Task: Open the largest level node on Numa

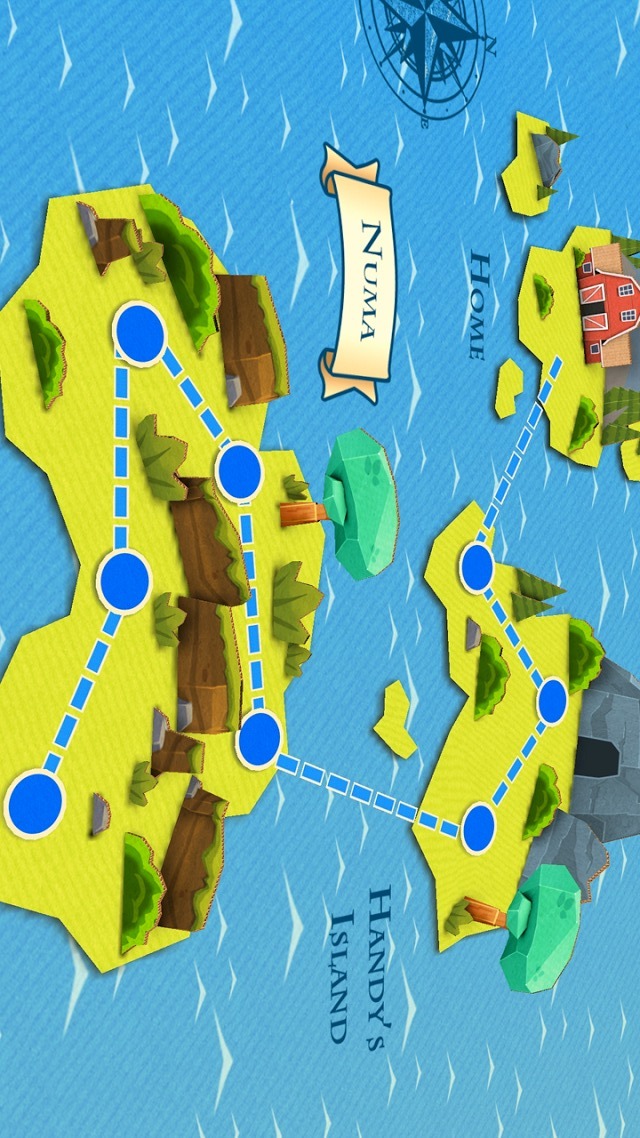Action: point(34,803)
